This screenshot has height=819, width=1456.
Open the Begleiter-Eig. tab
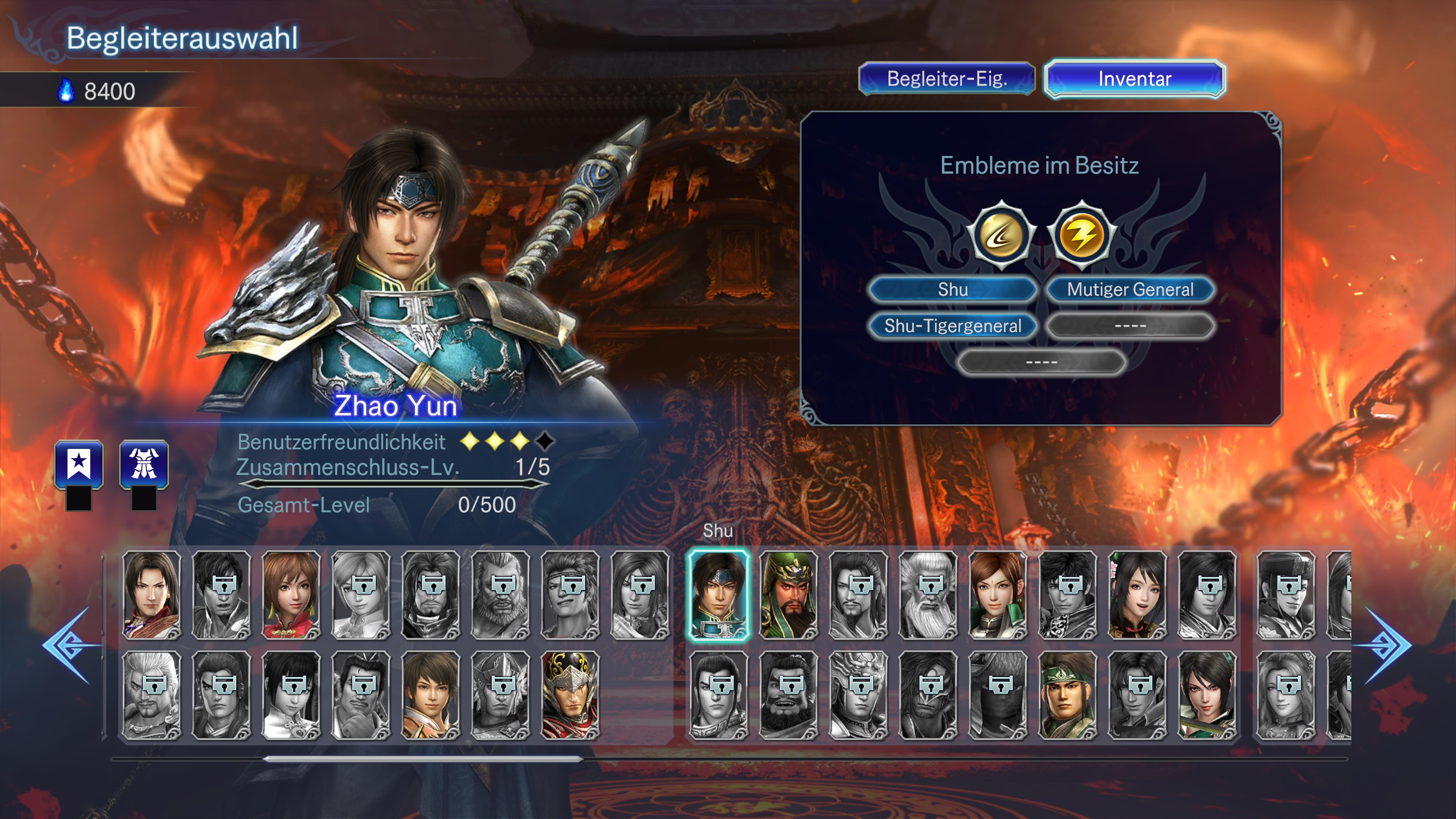click(x=947, y=78)
